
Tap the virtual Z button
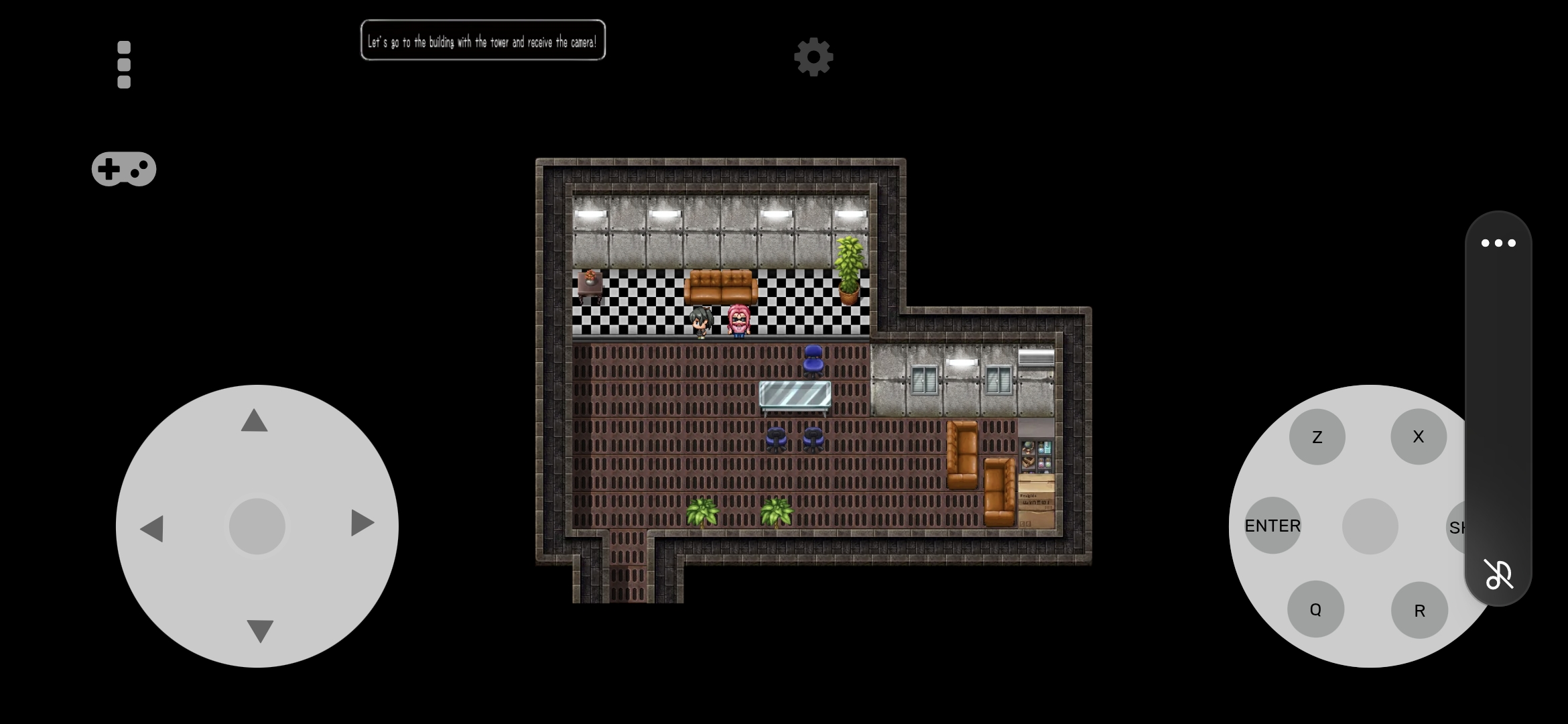(x=1317, y=437)
